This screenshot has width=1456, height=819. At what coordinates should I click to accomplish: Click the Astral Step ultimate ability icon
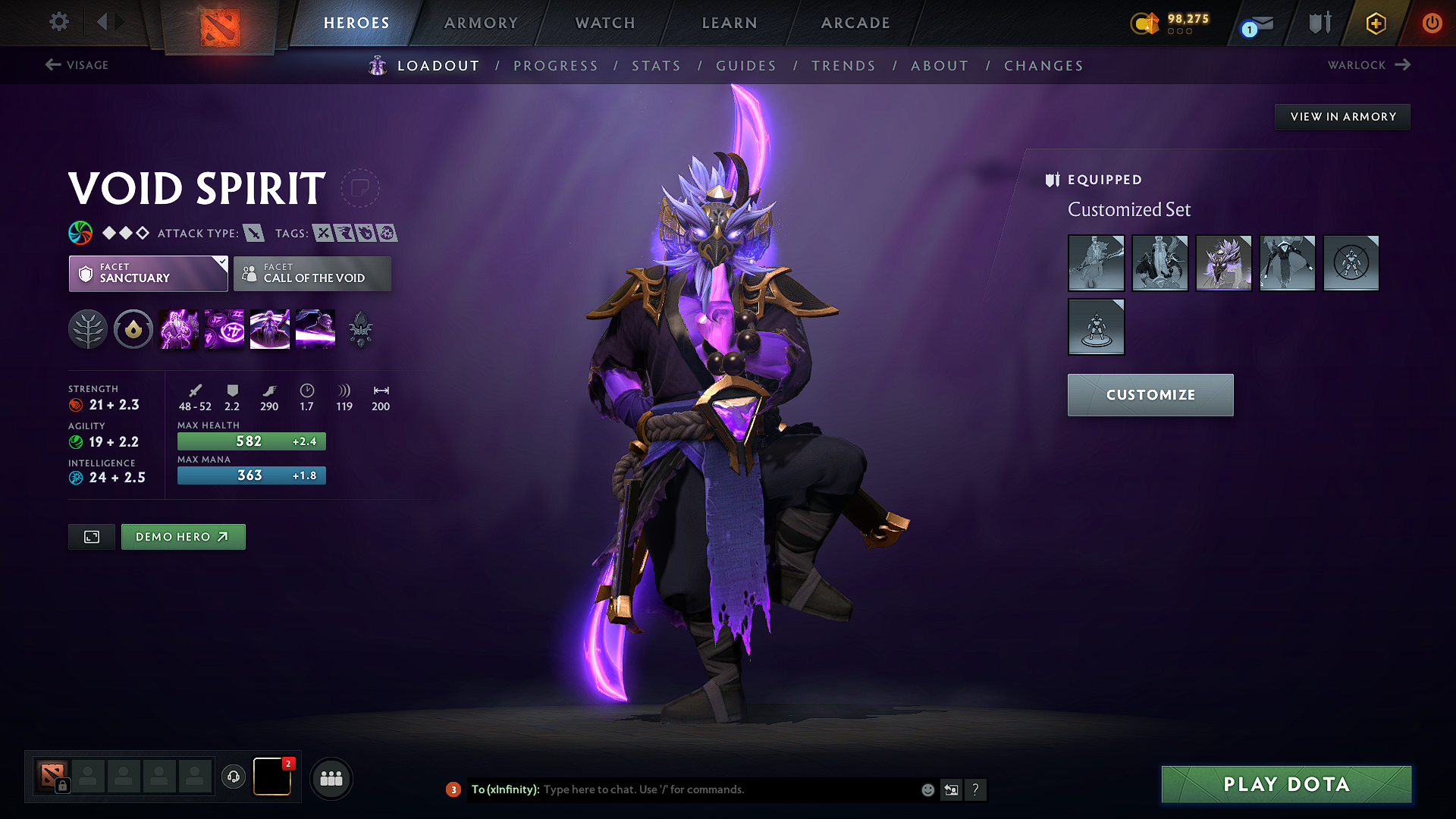(315, 329)
